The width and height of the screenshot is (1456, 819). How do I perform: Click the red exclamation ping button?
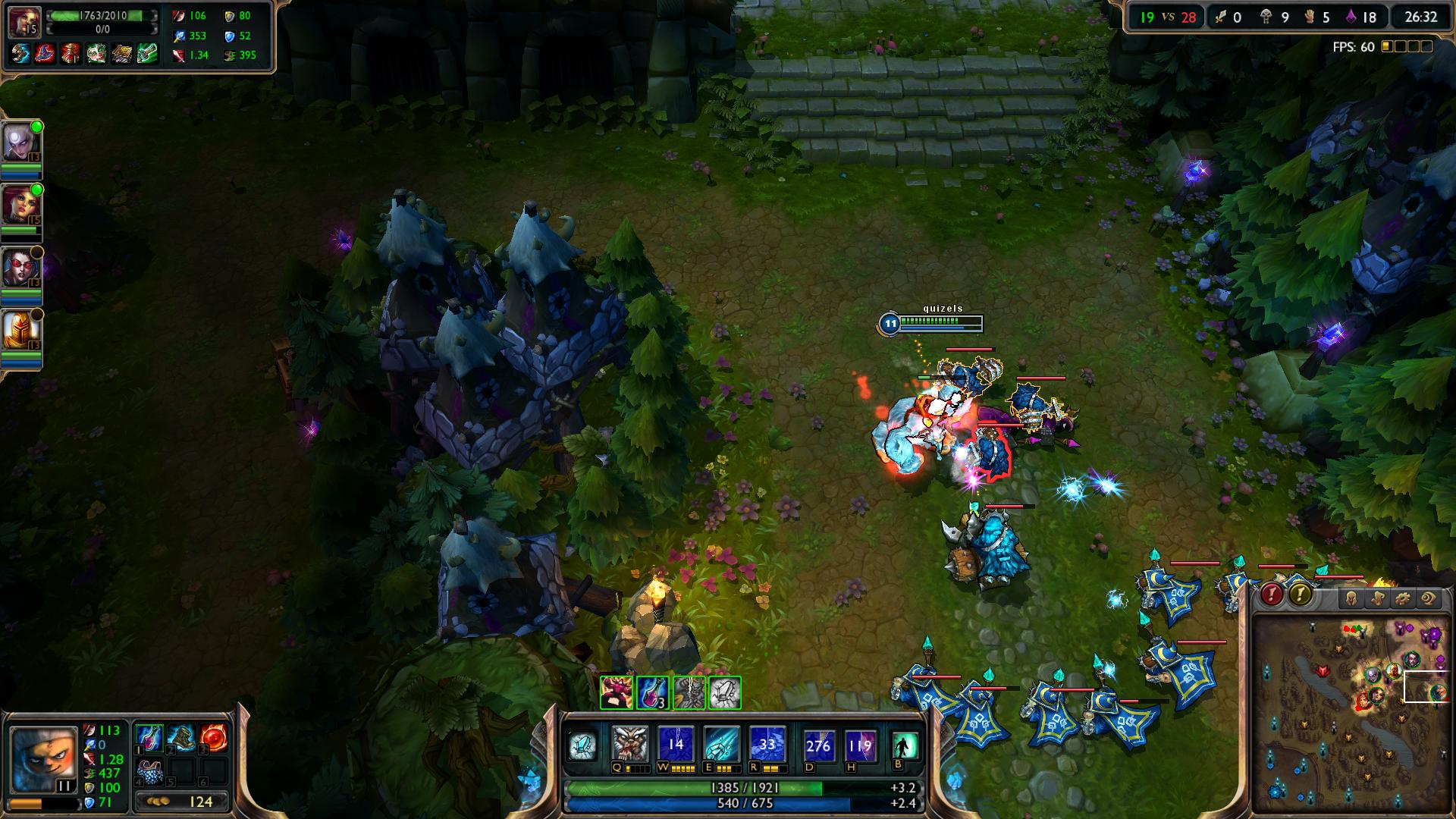click(1272, 594)
